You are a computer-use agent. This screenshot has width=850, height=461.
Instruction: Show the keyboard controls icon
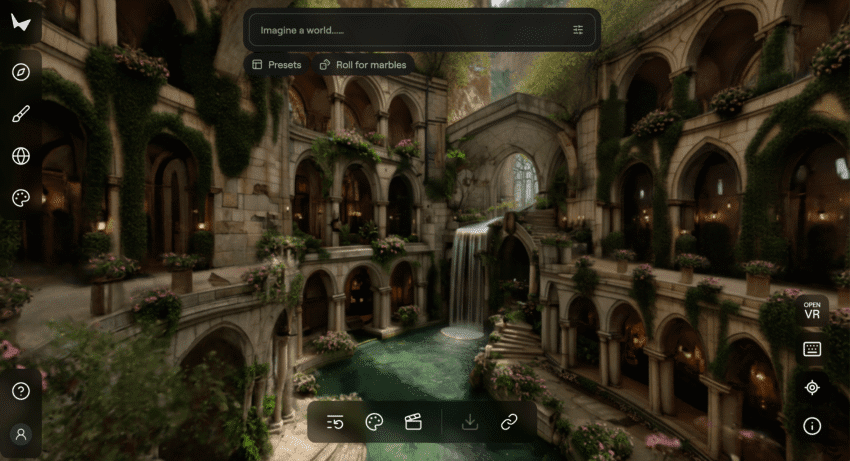click(x=812, y=349)
